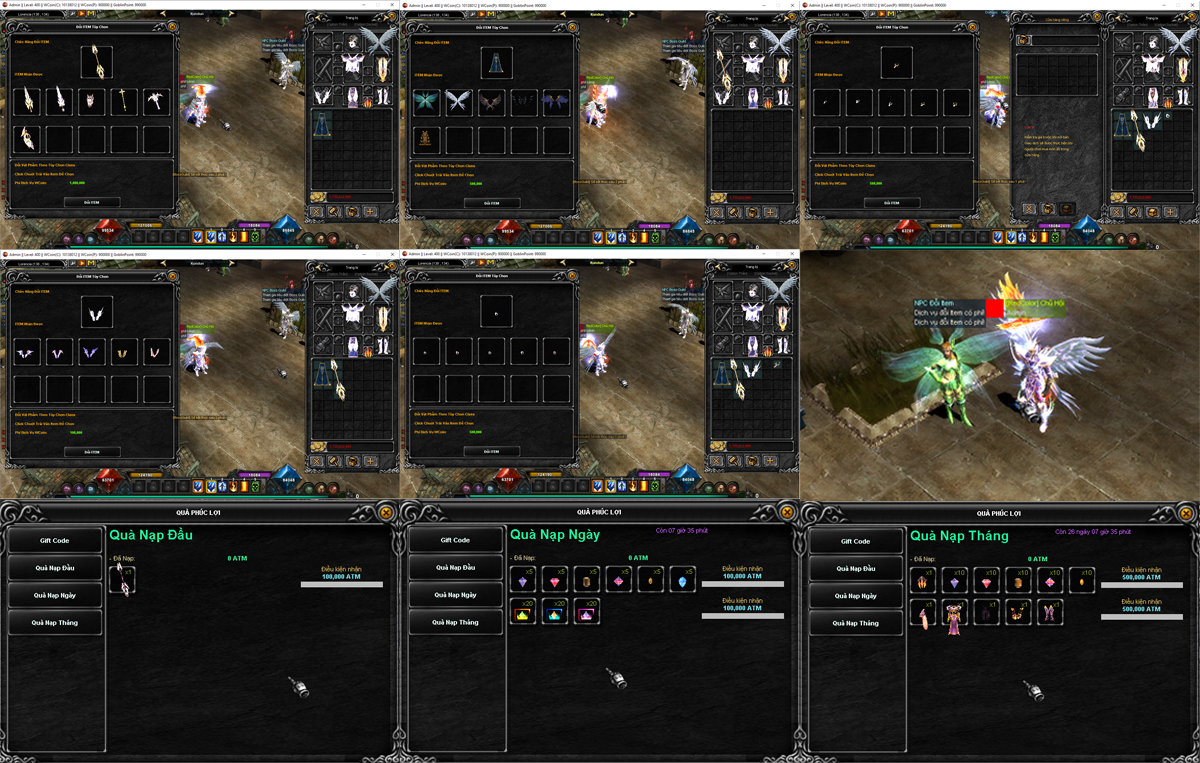The height and width of the screenshot is (763, 1200).
Task: Select Gift Code in the Quà Nạp Đầu window
Action: pyautogui.click(x=55, y=540)
